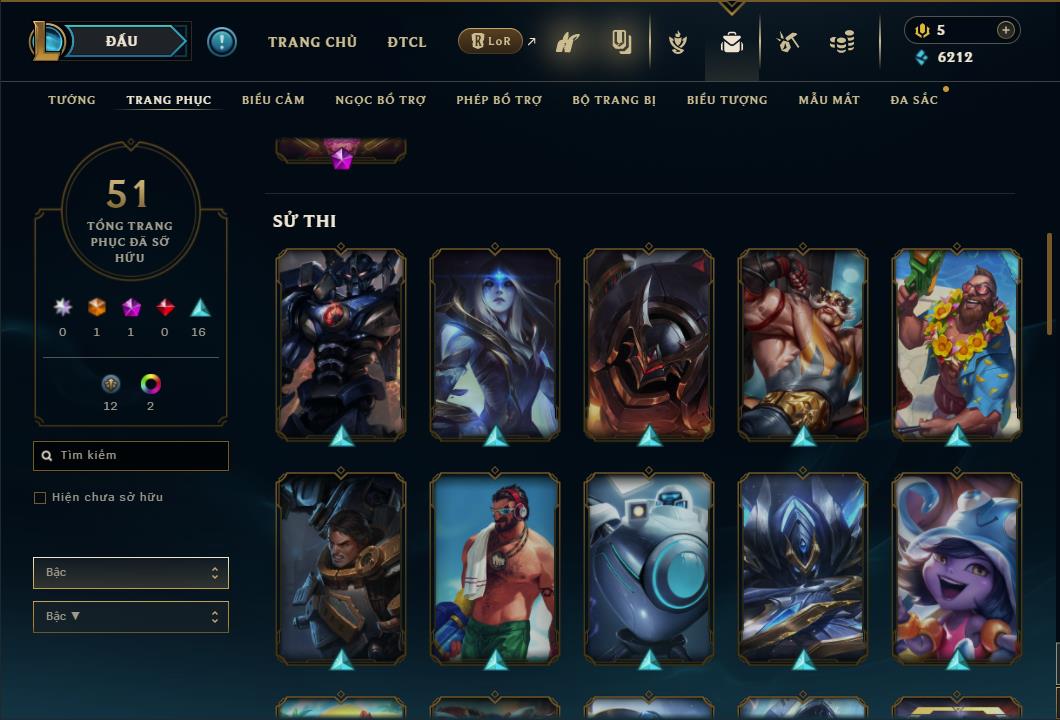Select the flower-lei bearded man skin card
This screenshot has height=720, width=1060.
click(957, 343)
